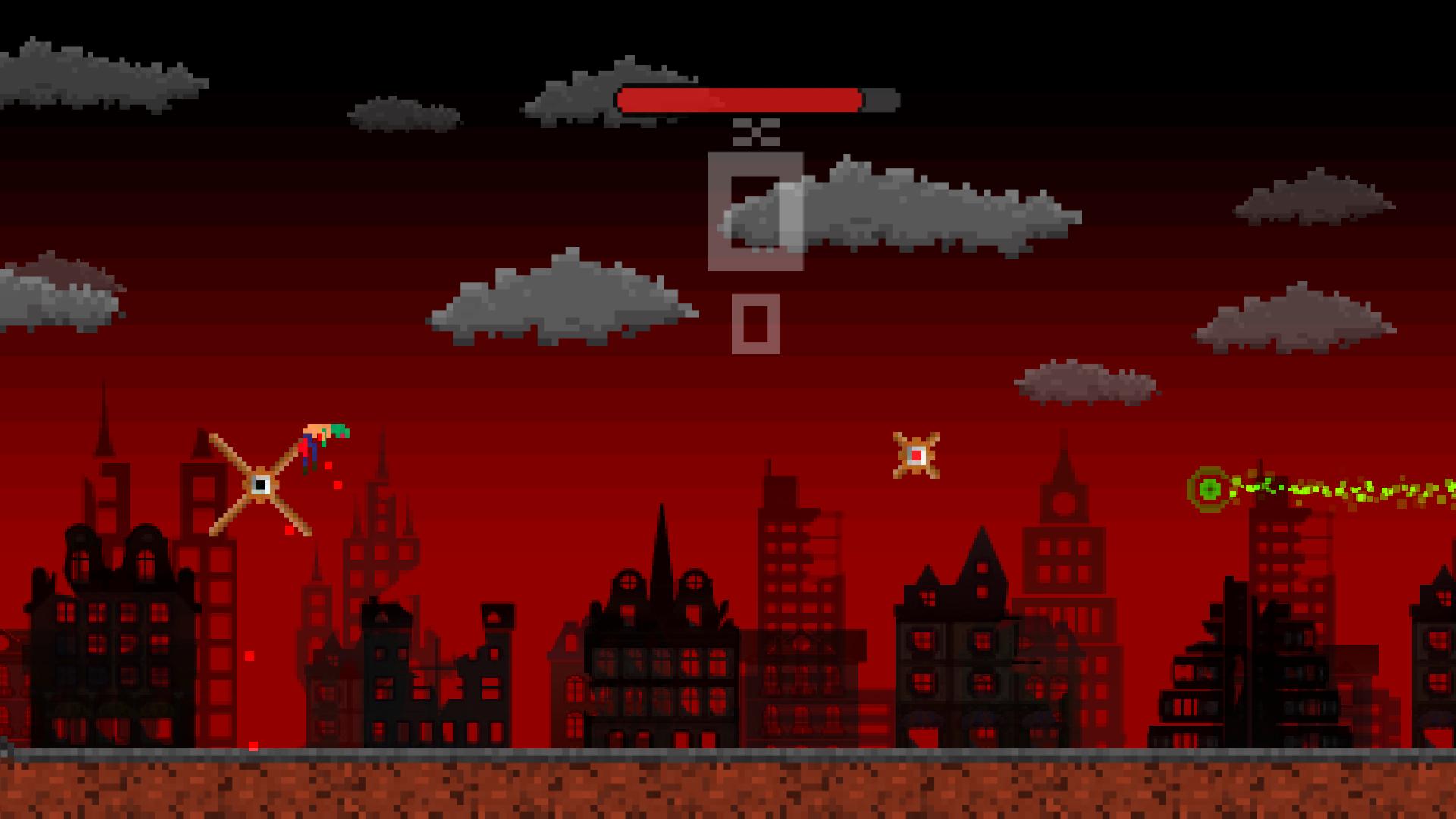Select the spinning wooden star enemy
This screenshot has width=1456, height=819.
[916, 455]
